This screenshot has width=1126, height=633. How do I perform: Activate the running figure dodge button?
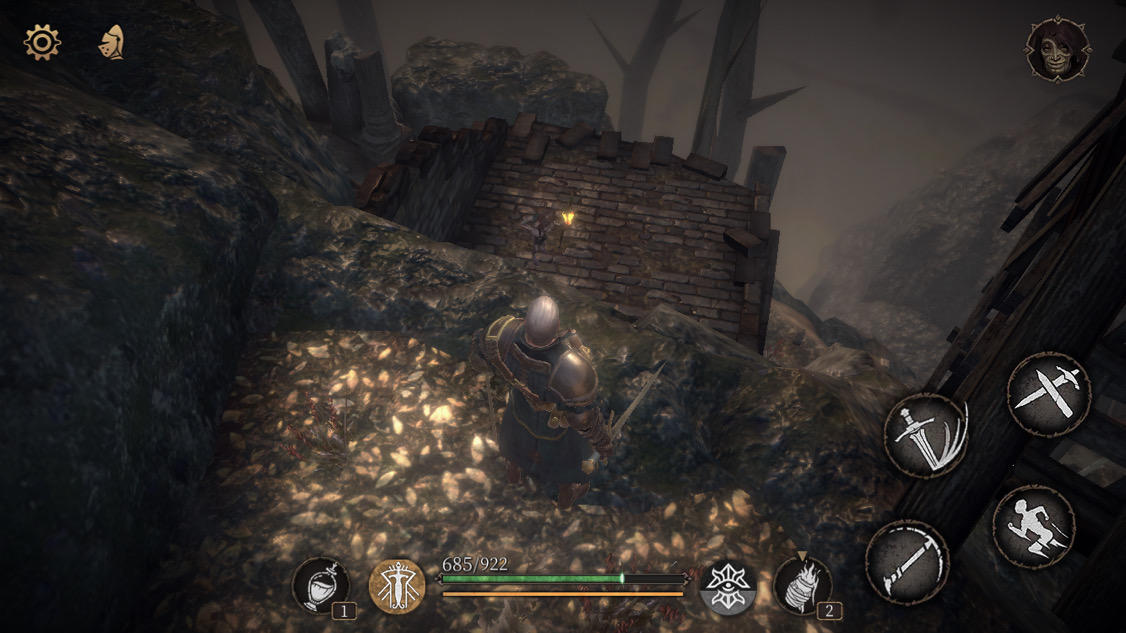pos(1033,526)
